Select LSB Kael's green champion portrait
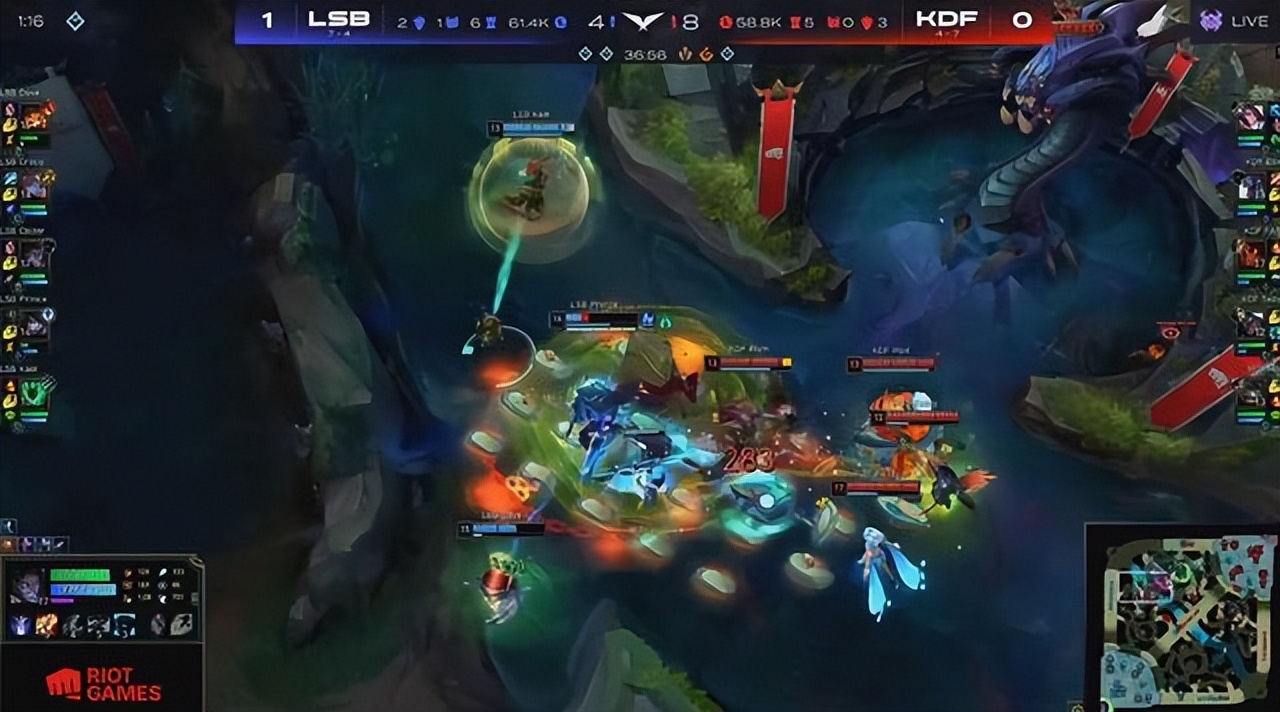 (x=36, y=393)
